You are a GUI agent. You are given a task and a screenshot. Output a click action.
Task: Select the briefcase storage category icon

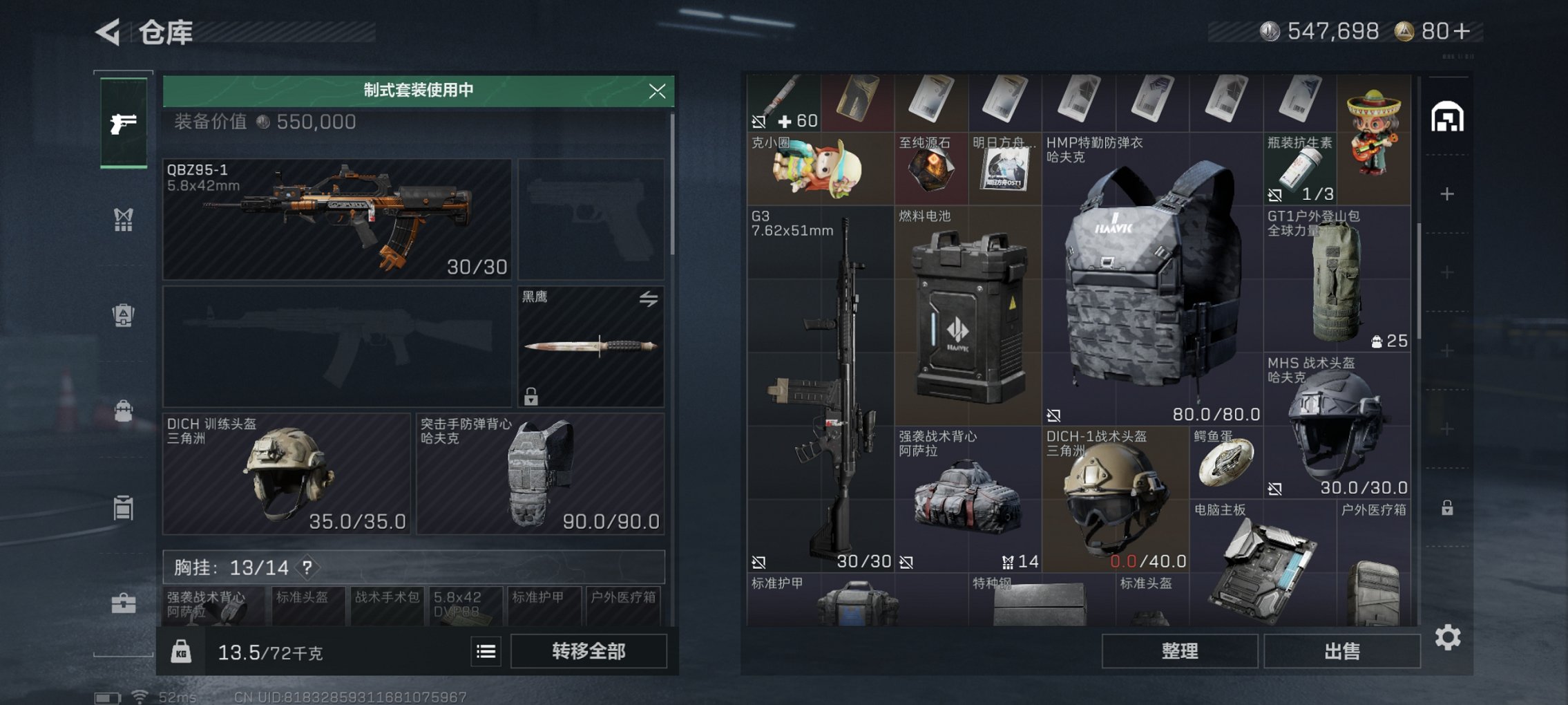click(123, 607)
